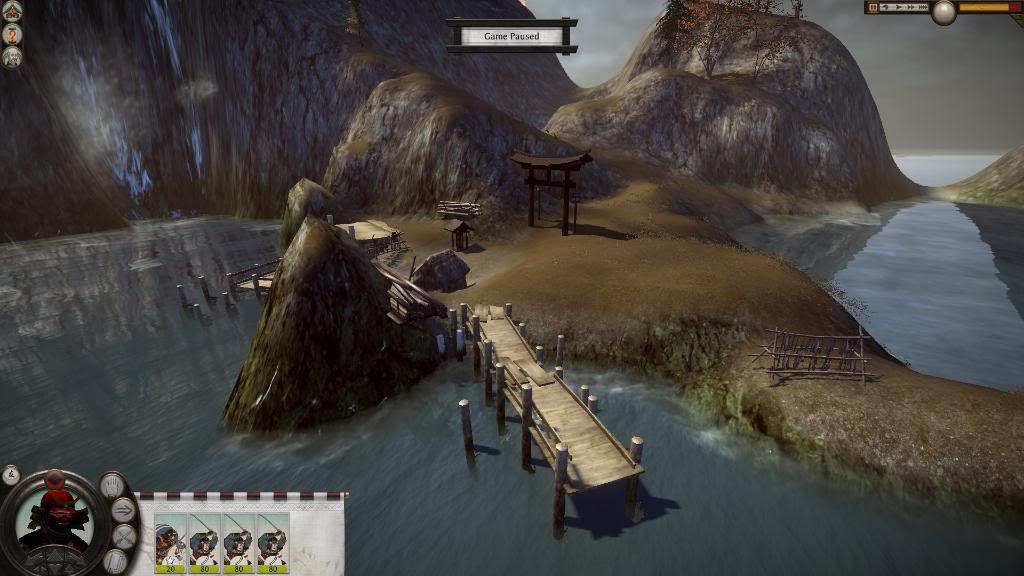
Task: Open the scroll-shaped formation button
Action: (x=114, y=561)
